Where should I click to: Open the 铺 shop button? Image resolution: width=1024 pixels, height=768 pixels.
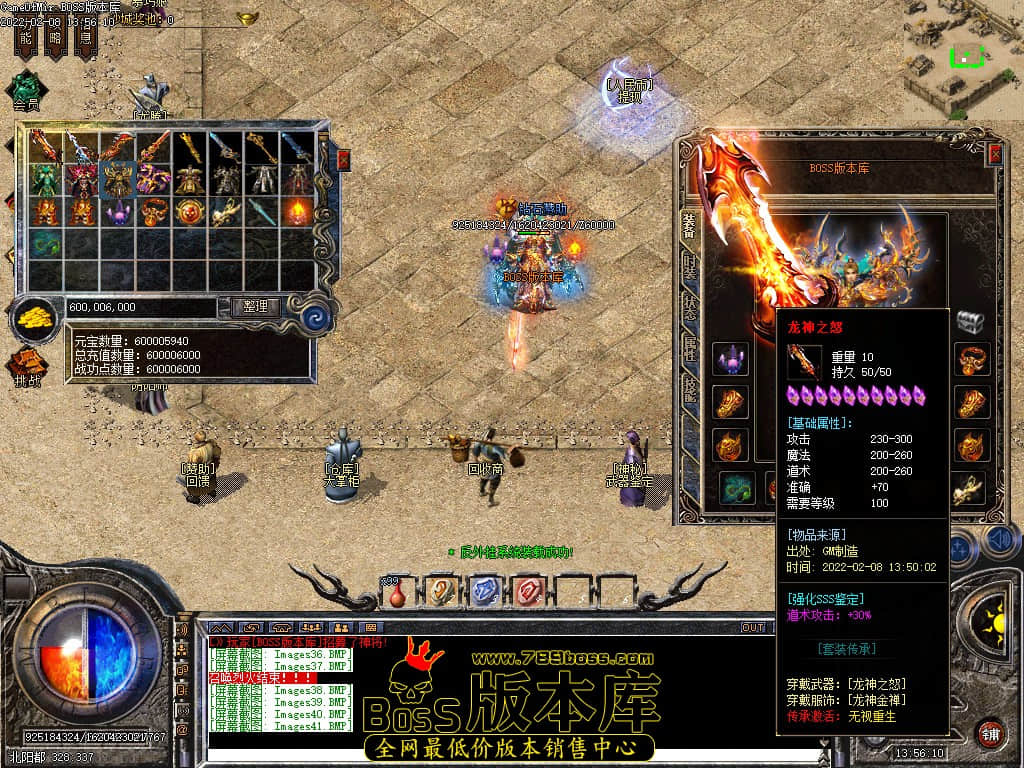pyautogui.click(x=990, y=733)
